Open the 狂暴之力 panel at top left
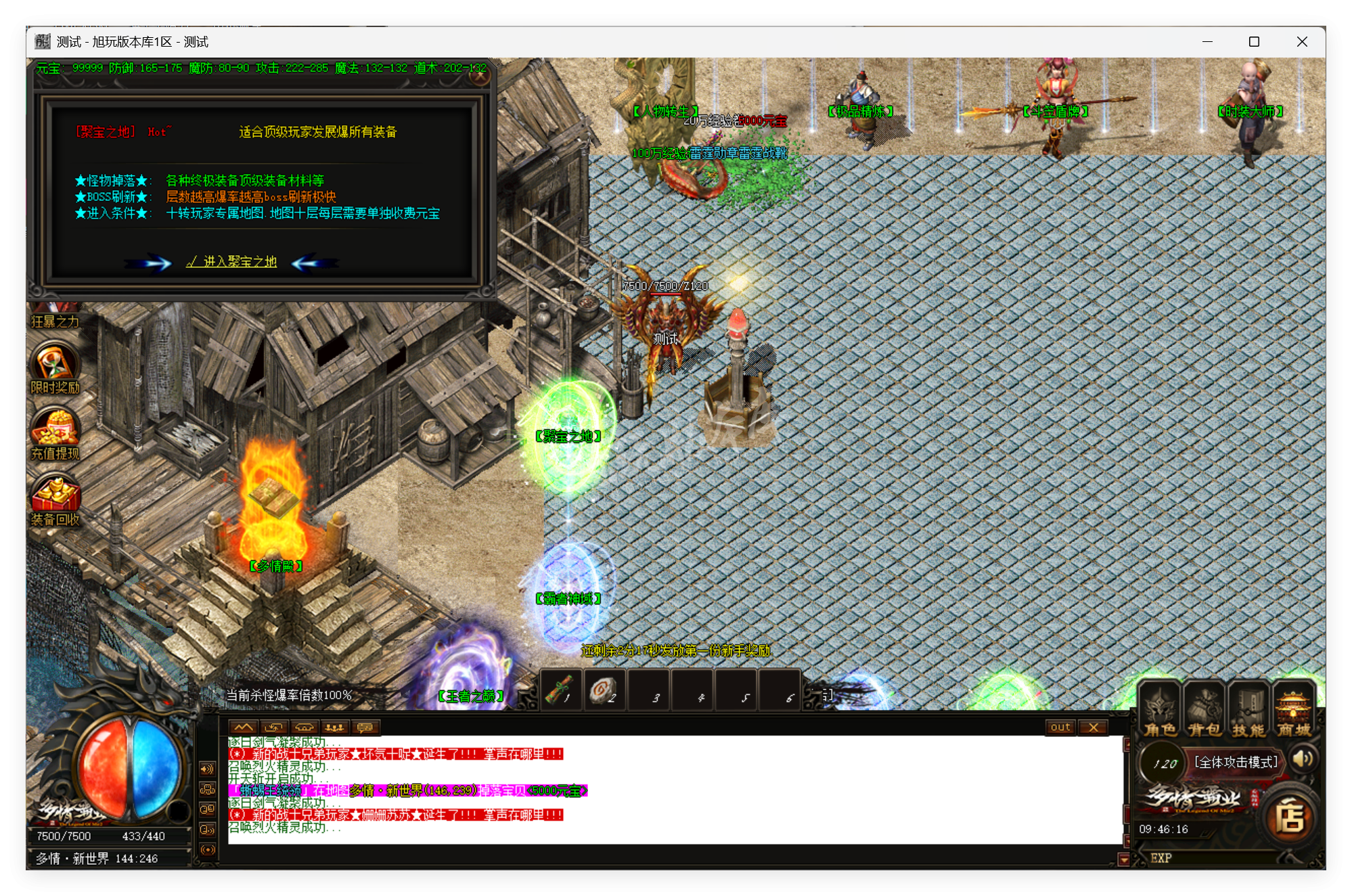The height and width of the screenshot is (896, 1352). click(56, 319)
